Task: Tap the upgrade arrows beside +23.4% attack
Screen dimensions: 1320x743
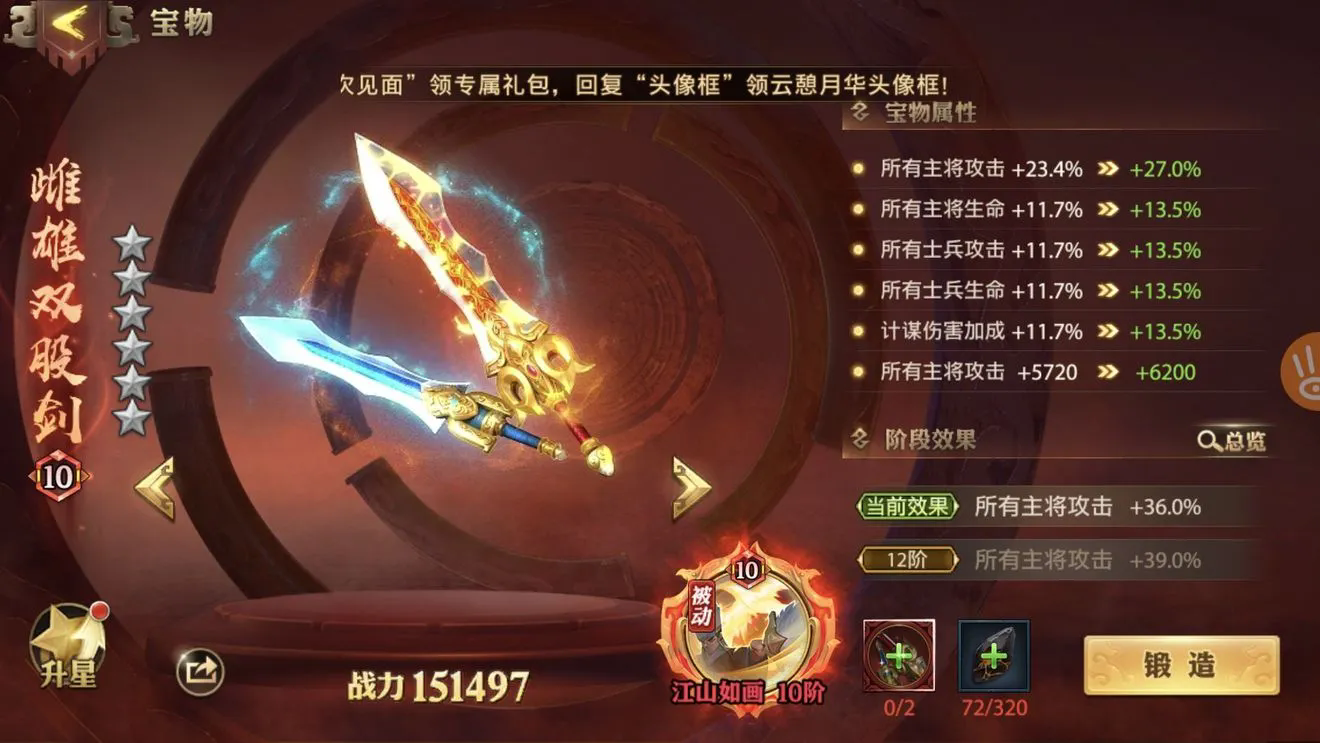Action: point(1106,169)
